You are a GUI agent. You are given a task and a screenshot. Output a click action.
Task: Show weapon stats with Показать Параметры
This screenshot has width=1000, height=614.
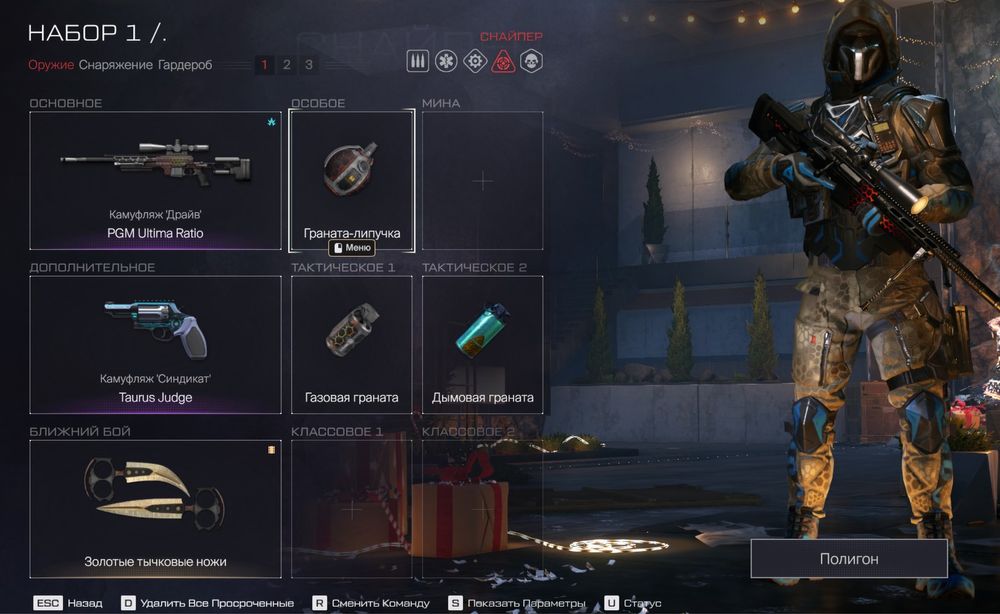(x=516, y=603)
